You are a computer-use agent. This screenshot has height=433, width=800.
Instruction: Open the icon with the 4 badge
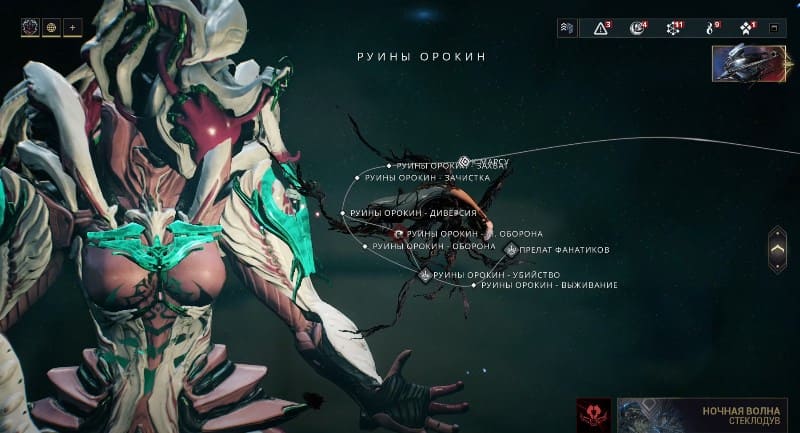point(637,28)
